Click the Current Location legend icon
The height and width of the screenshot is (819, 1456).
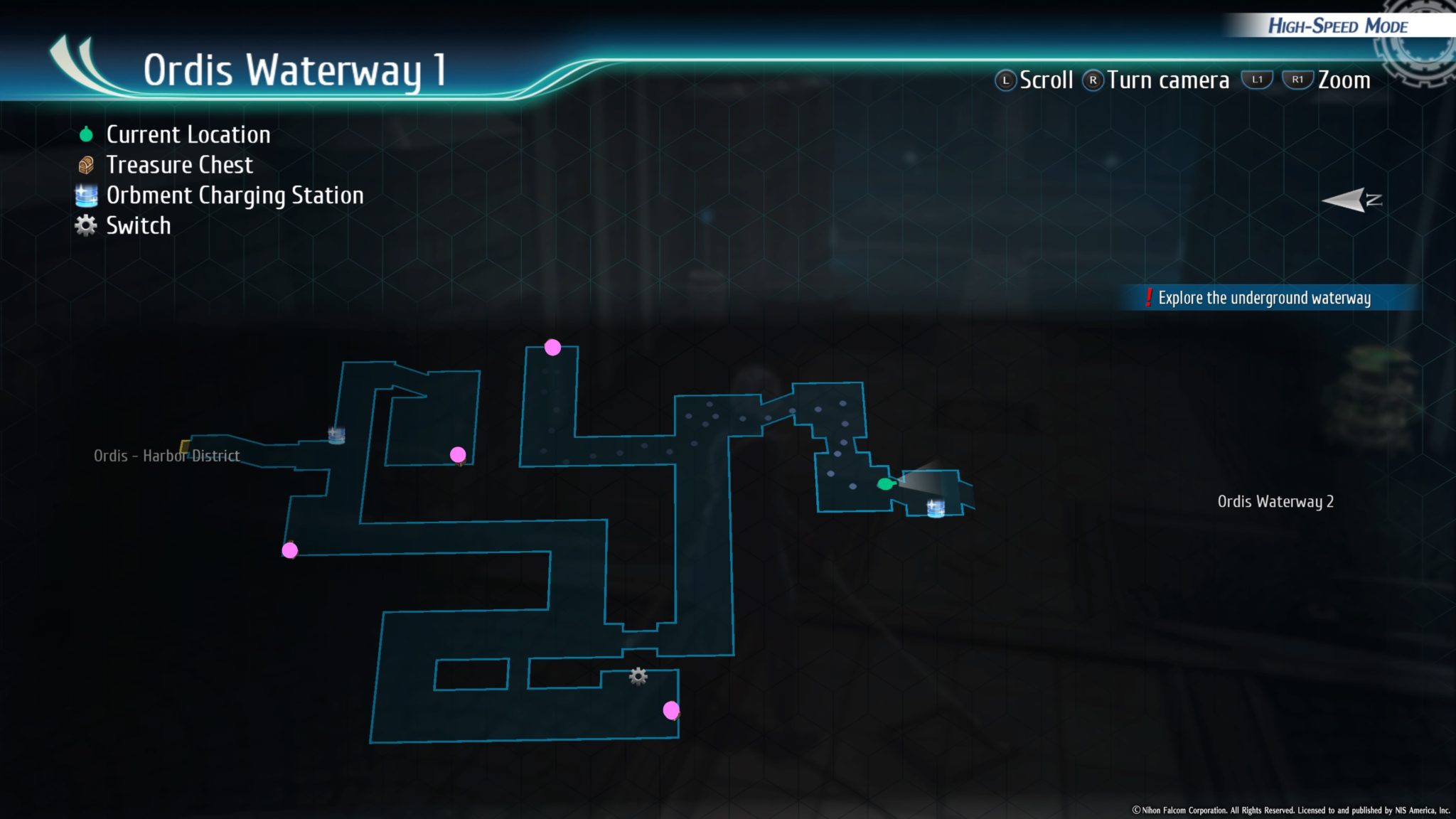tap(85, 134)
